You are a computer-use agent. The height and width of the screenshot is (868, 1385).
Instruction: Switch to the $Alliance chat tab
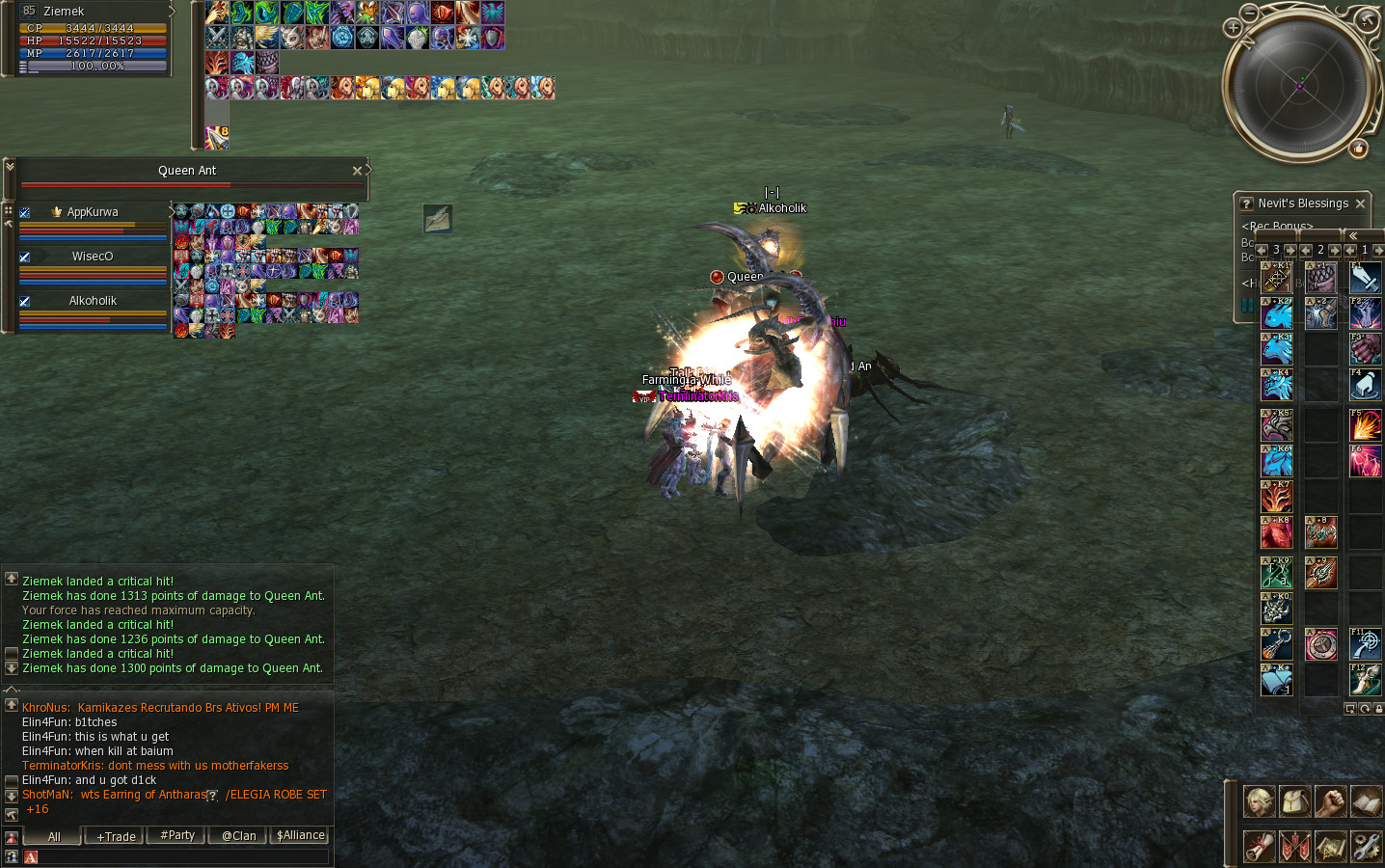pyautogui.click(x=299, y=835)
